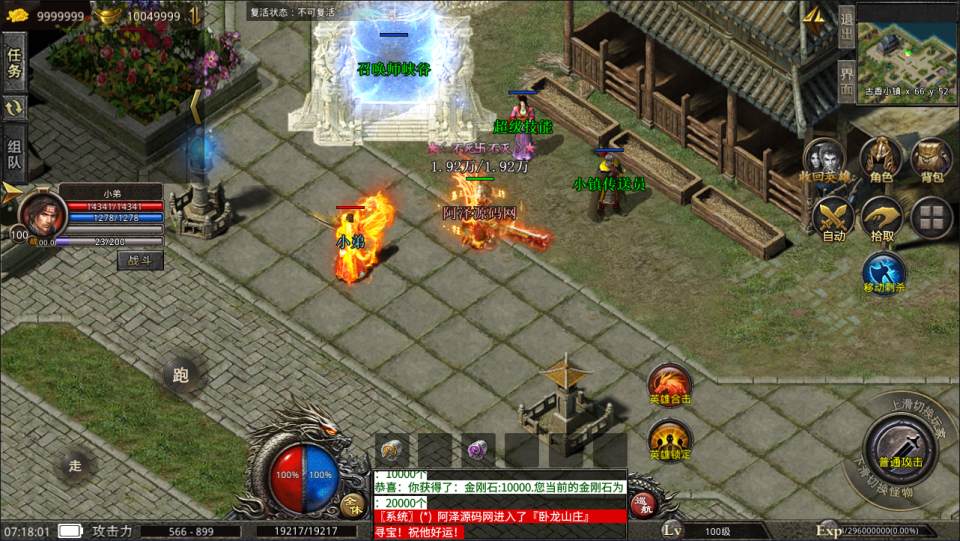Open the 界面 interface button
Viewport: 960px width, 541px height.
pos(846,79)
